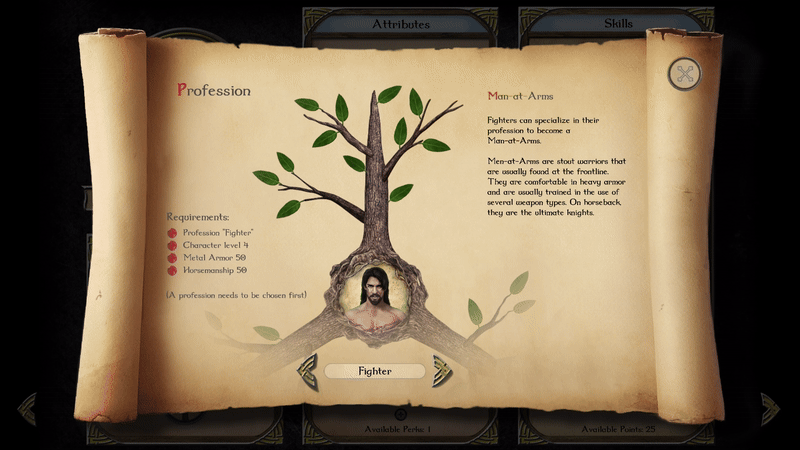Show the previous profession with the left arrow
The height and width of the screenshot is (450, 800).
click(308, 370)
